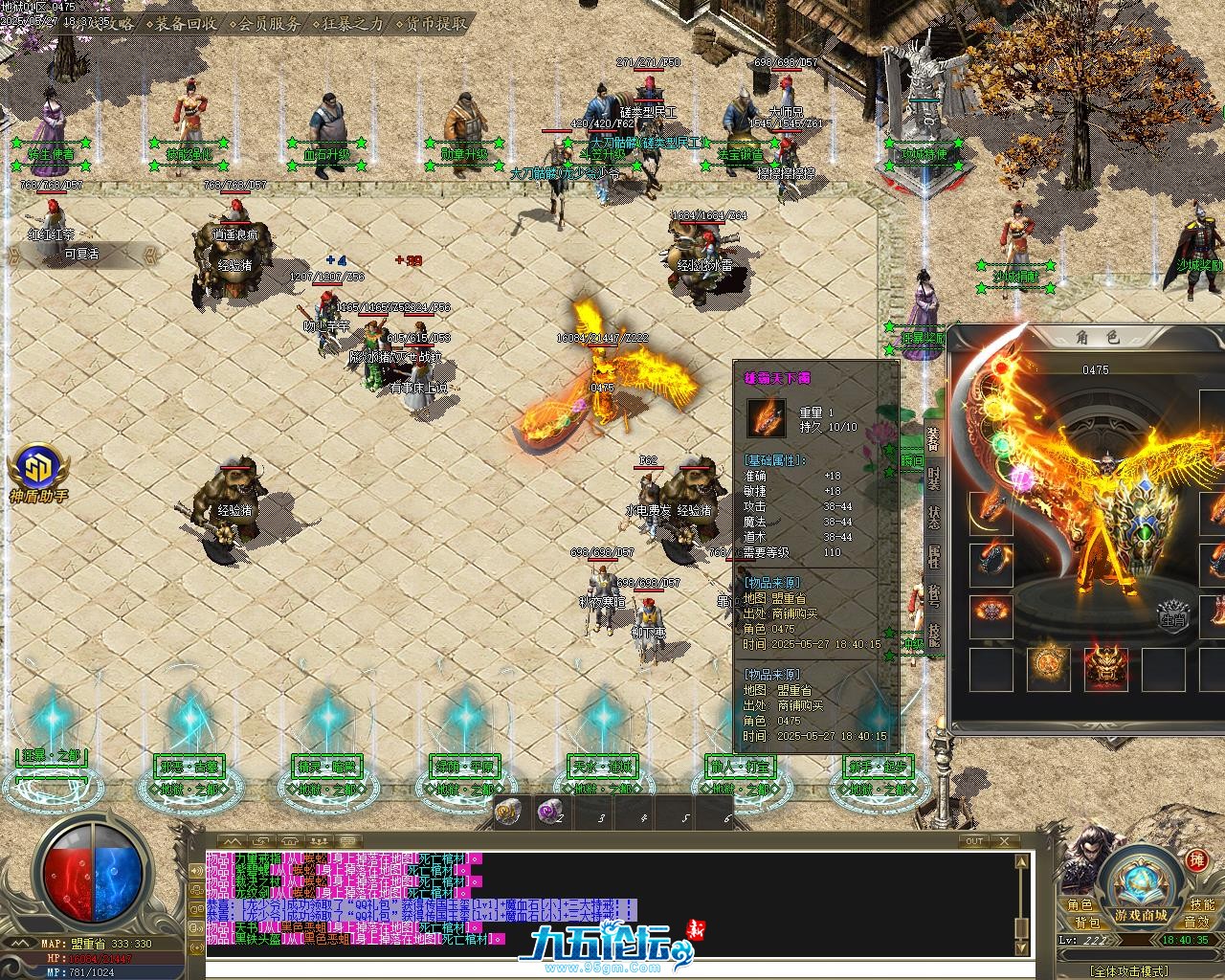
Task: Toggle the 音效 sound effects button
Action: (x=1196, y=923)
